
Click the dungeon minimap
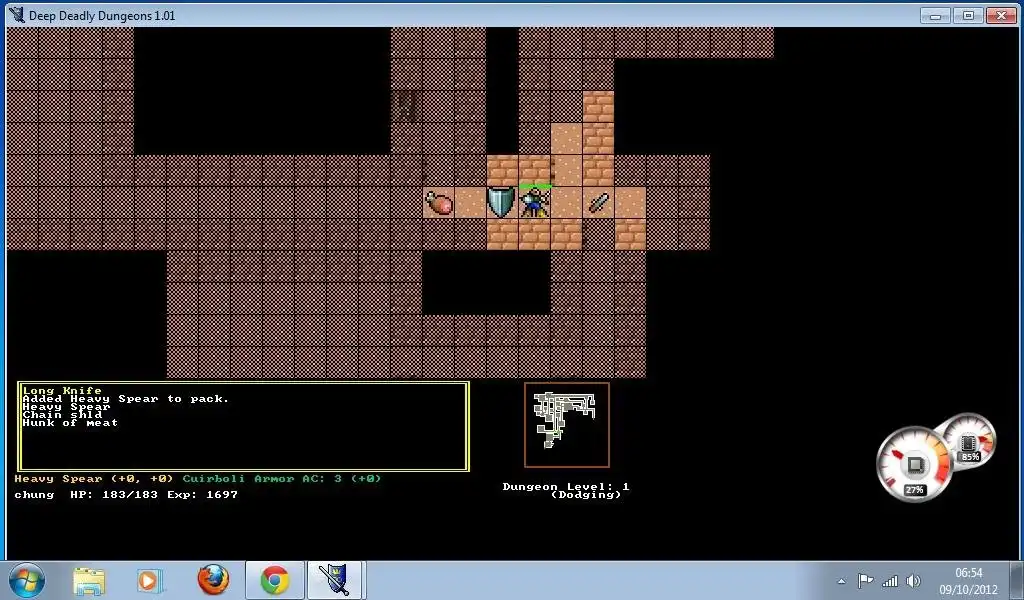pyautogui.click(x=566, y=424)
